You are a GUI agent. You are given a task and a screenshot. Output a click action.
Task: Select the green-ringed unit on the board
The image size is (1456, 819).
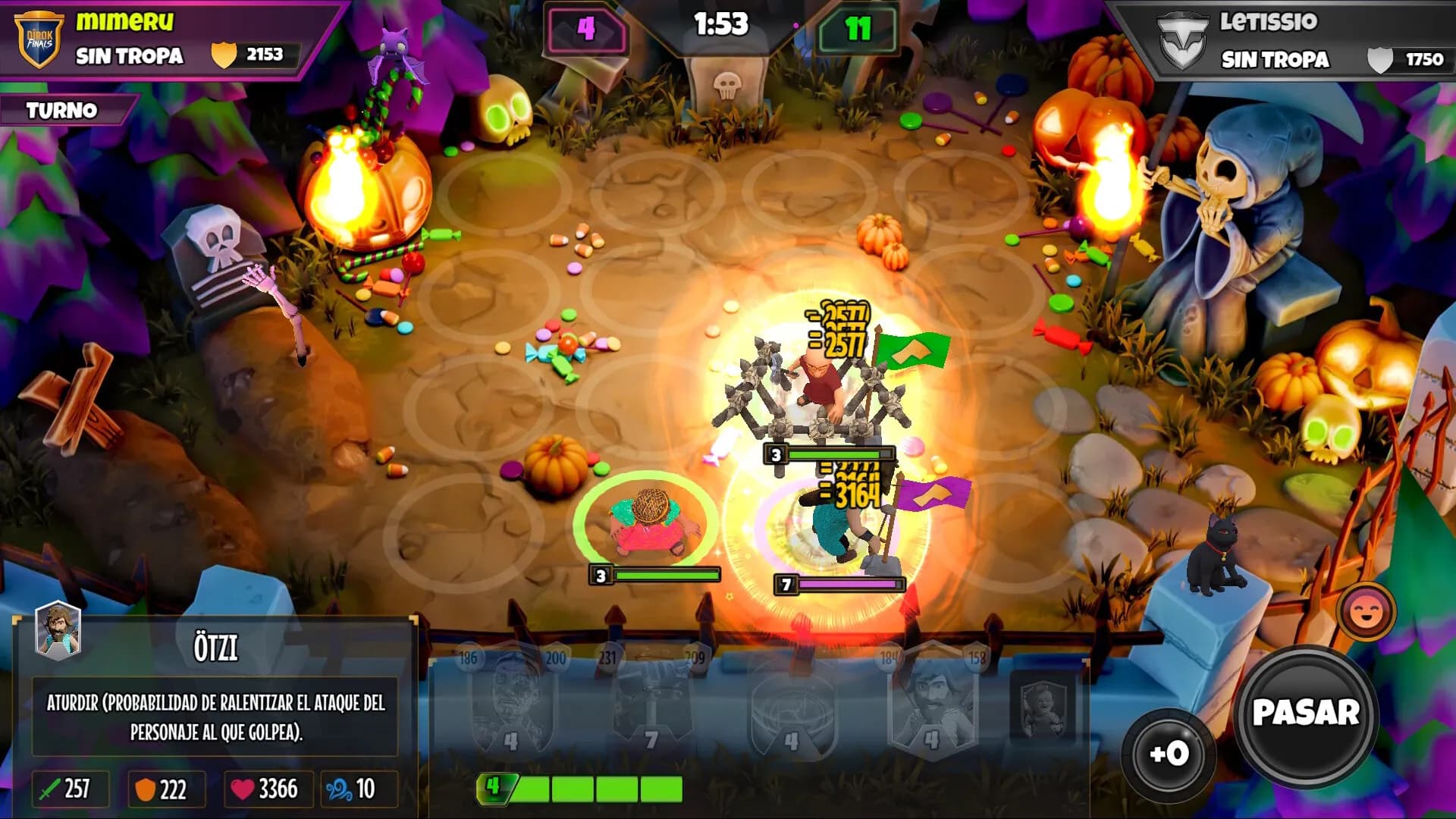(x=647, y=522)
